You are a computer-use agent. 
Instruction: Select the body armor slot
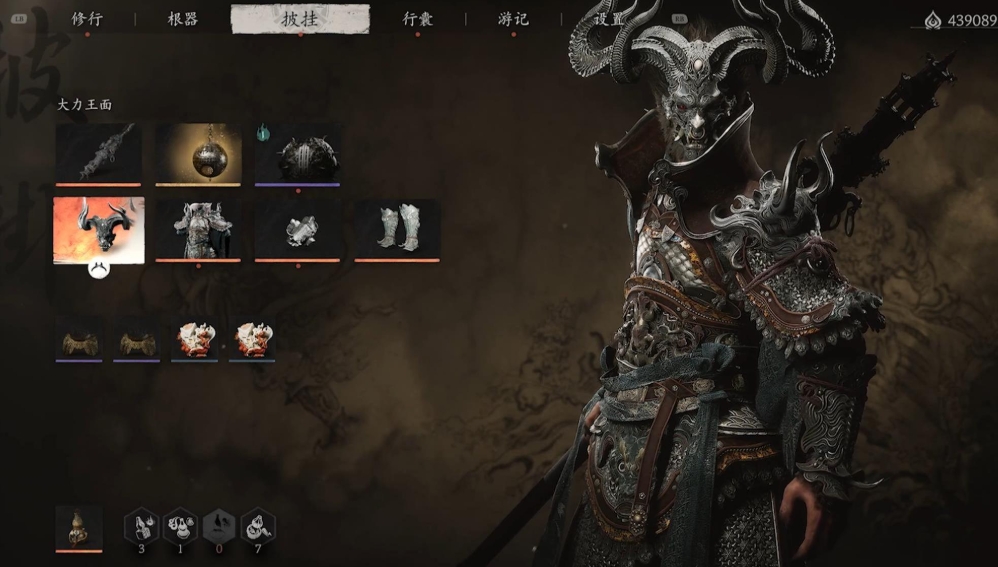click(x=198, y=229)
